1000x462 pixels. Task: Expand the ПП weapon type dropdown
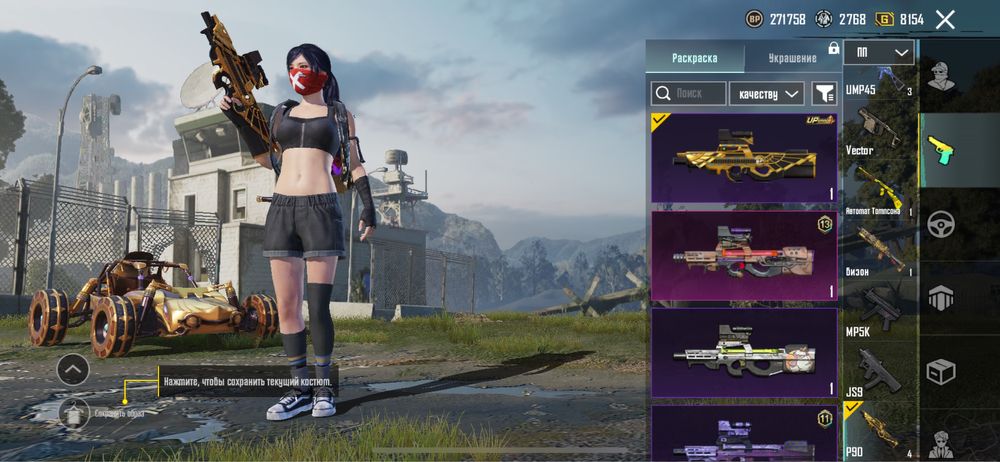click(x=878, y=52)
